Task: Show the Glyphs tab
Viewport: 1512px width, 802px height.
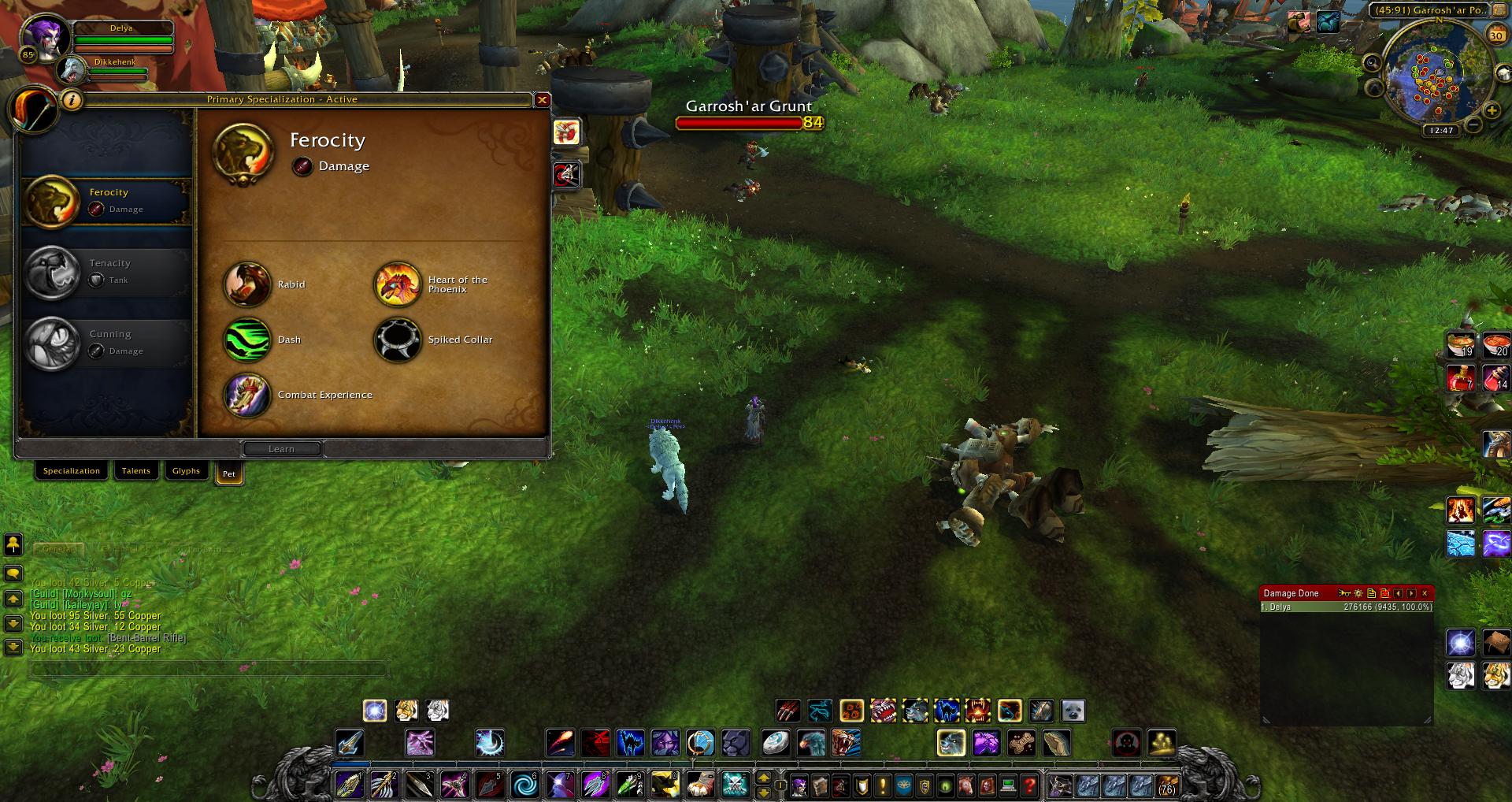Action: click(186, 471)
